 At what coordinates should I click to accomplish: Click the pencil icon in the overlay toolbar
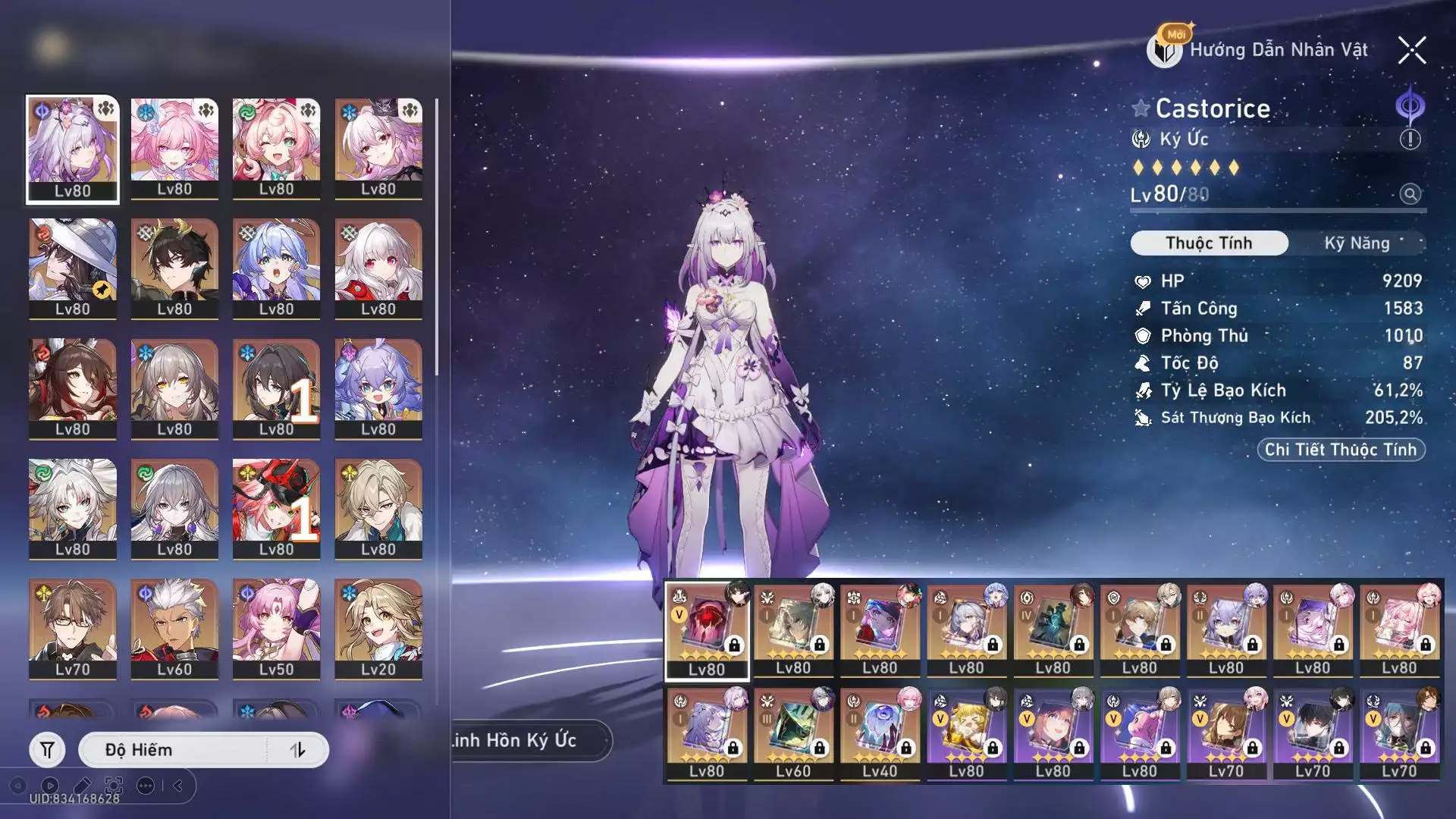pyautogui.click(x=82, y=786)
